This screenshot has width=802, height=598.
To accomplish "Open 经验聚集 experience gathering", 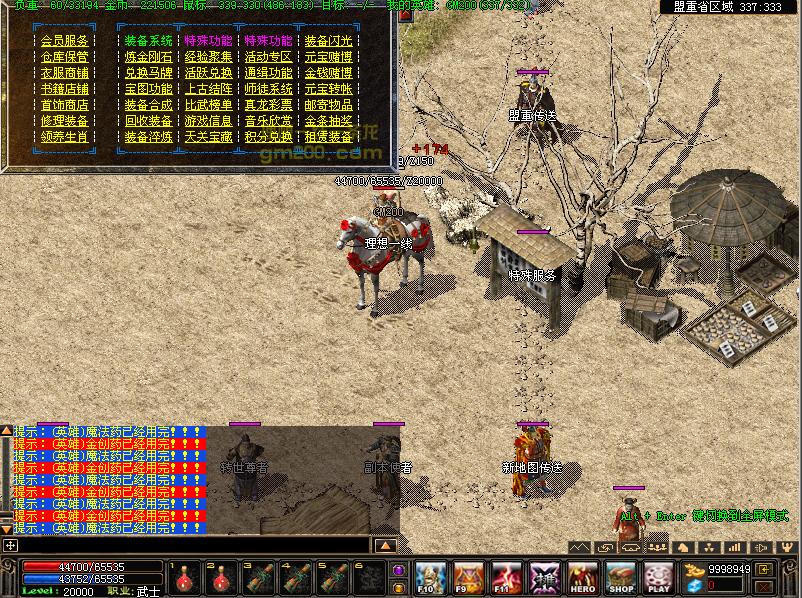I will pyautogui.click(x=208, y=57).
